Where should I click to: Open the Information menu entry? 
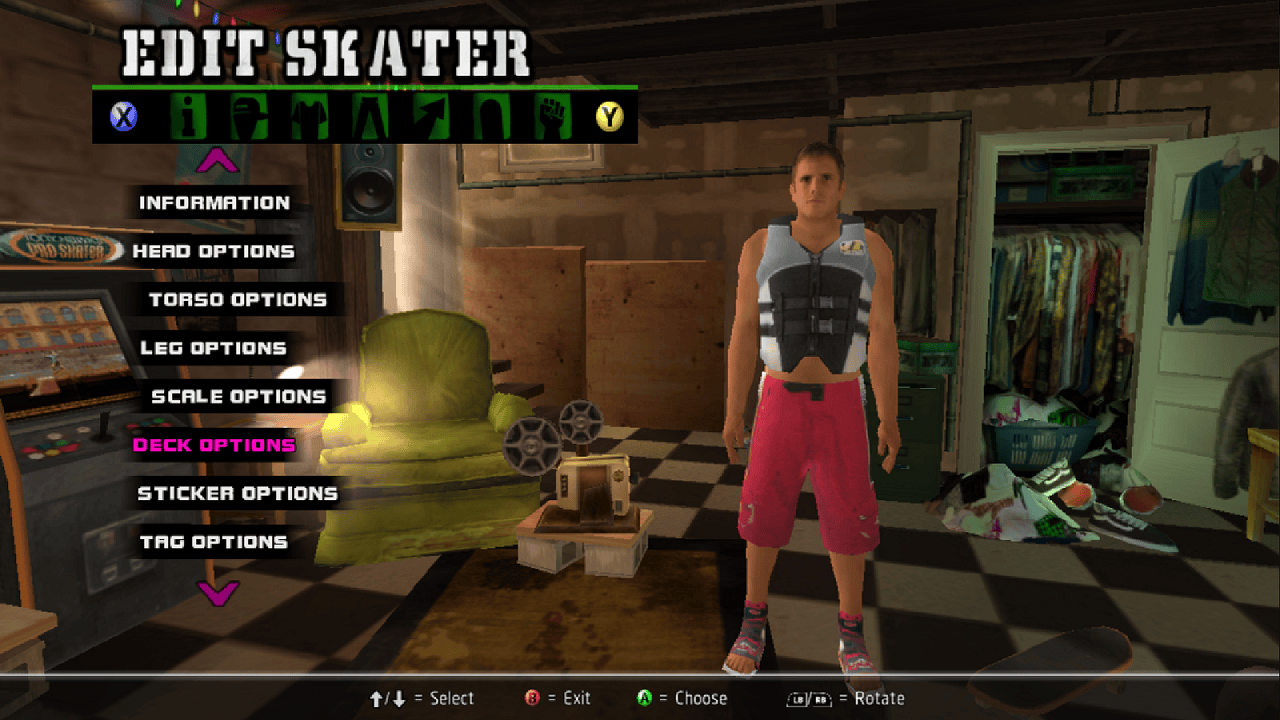coord(214,203)
